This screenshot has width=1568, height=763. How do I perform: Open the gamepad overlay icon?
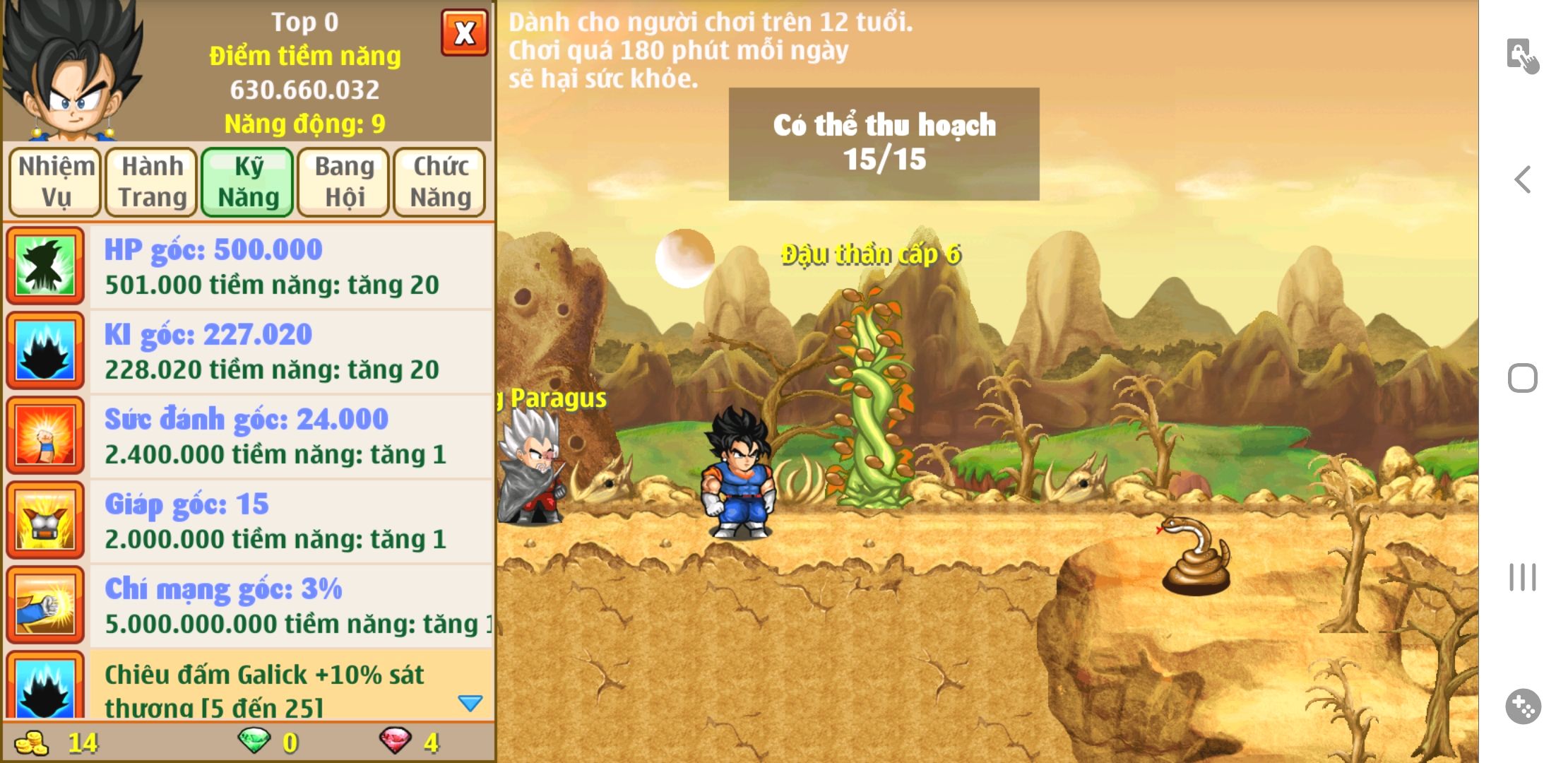1523,706
